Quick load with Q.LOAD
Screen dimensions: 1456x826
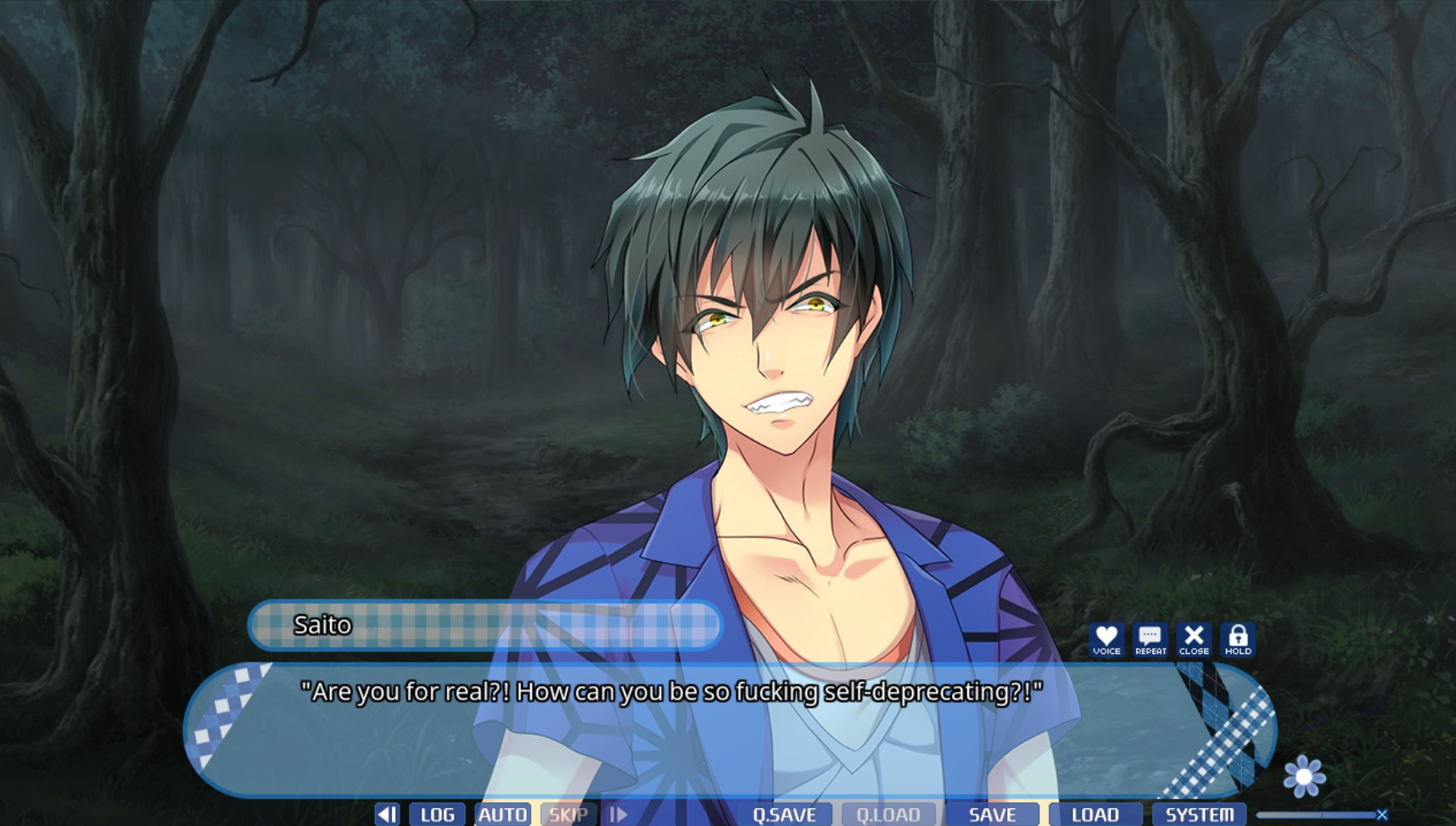[x=888, y=815]
